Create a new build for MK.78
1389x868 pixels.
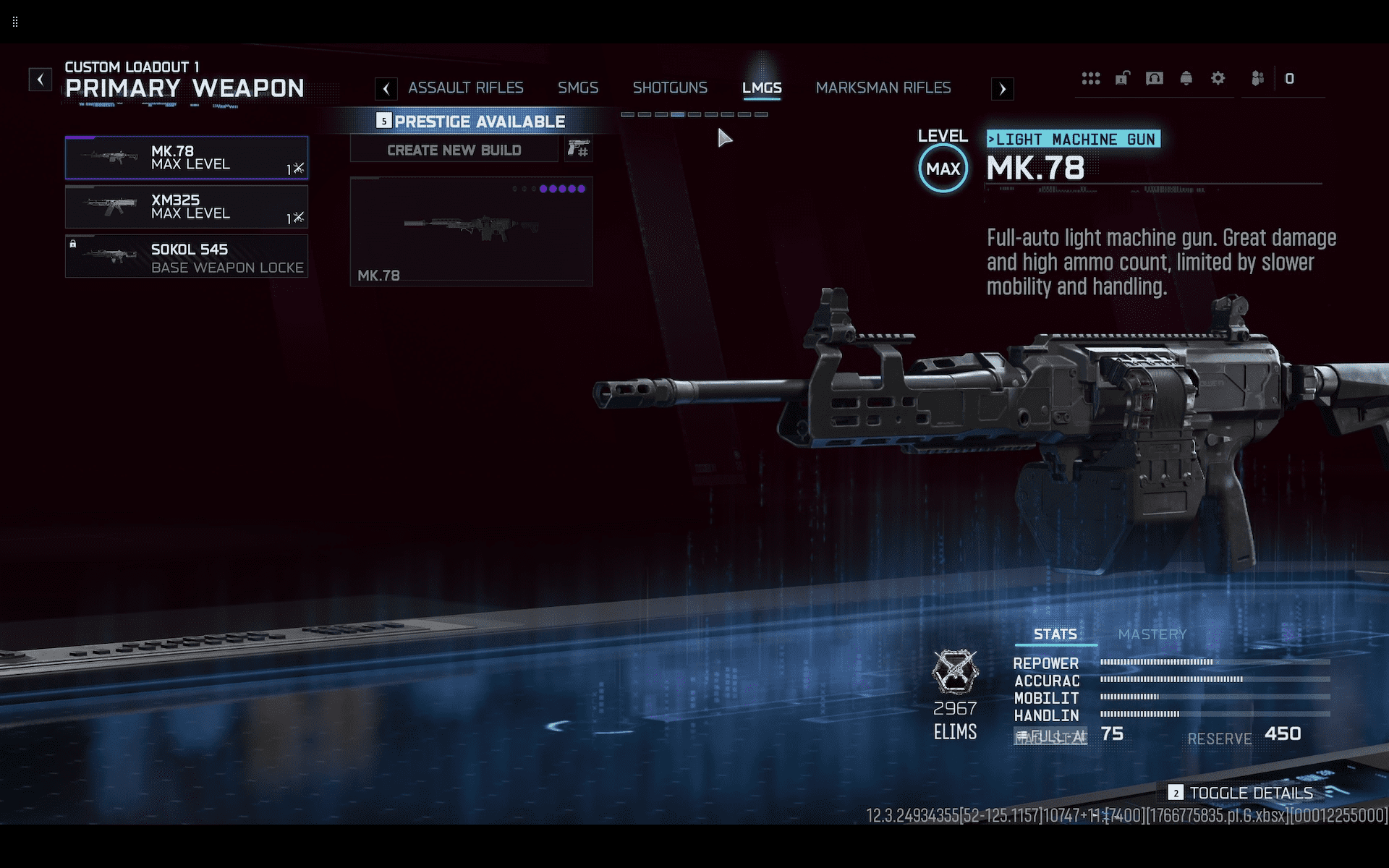click(454, 150)
